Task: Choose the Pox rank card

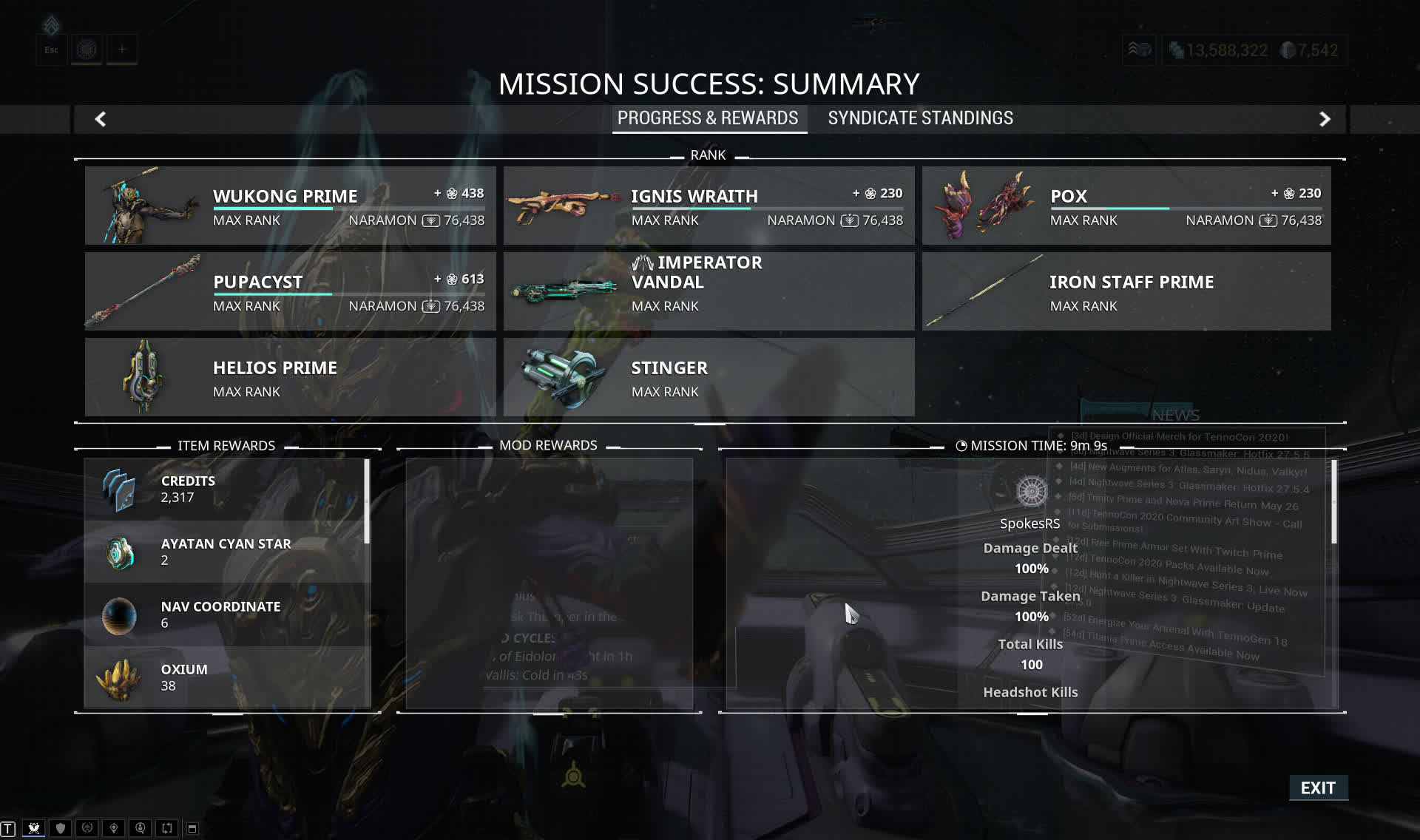Action: click(x=1126, y=206)
